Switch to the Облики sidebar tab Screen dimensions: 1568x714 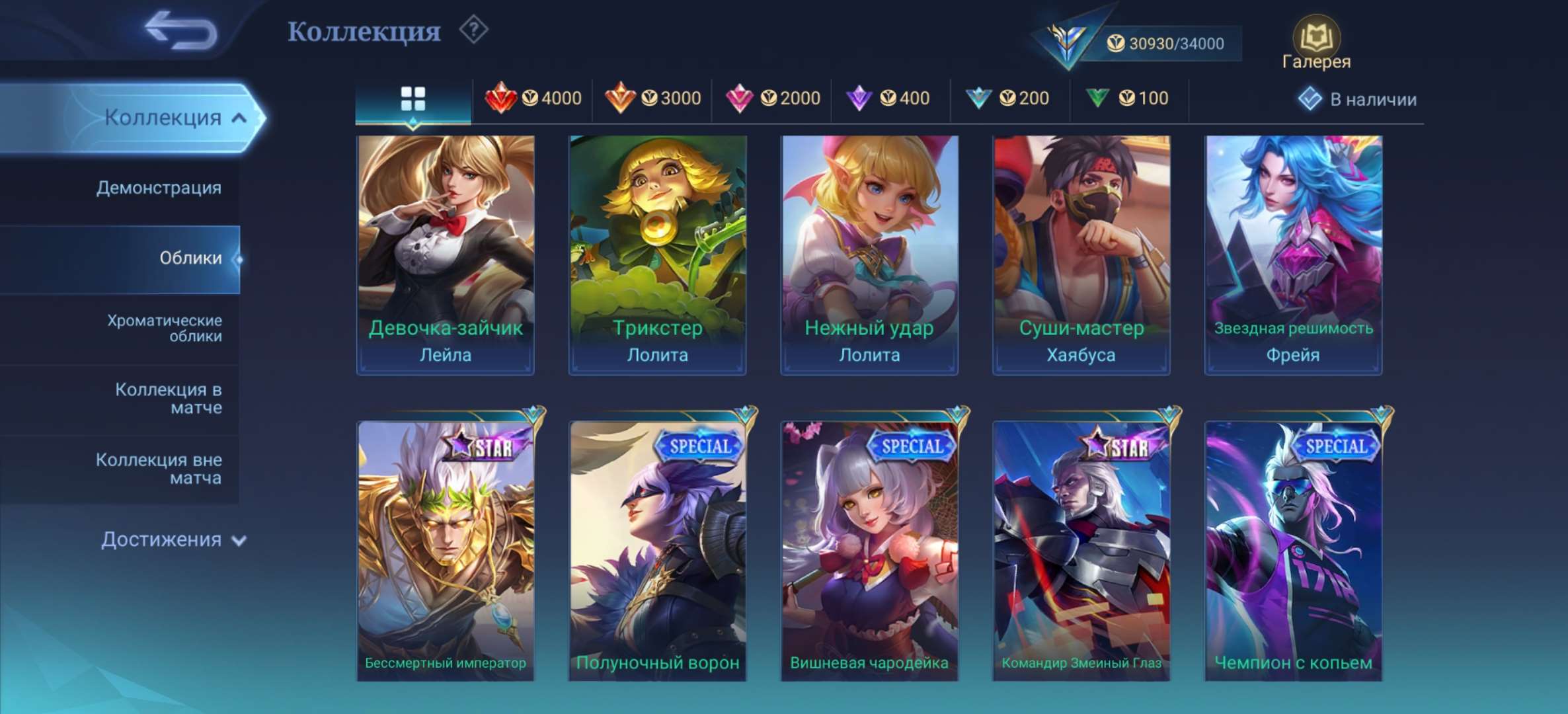point(192,258)
